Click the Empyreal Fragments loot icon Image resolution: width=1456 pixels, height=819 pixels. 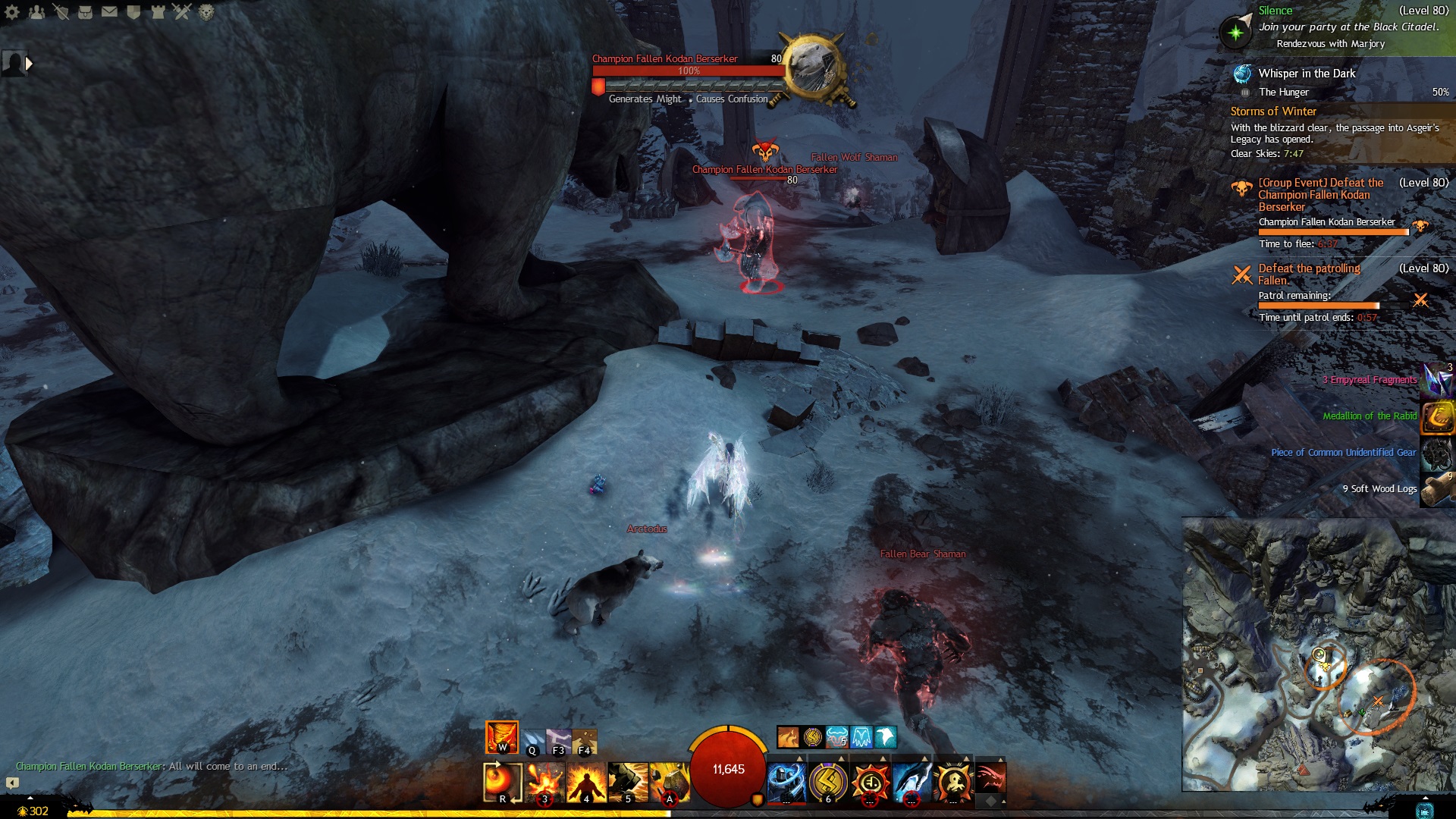tap(1437, 380)
